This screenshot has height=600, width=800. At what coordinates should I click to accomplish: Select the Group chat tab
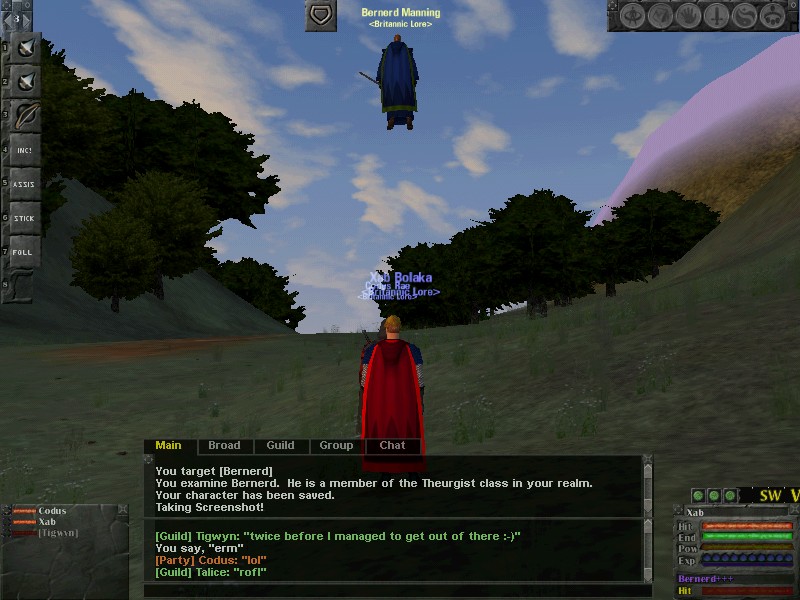pos(336,446)
